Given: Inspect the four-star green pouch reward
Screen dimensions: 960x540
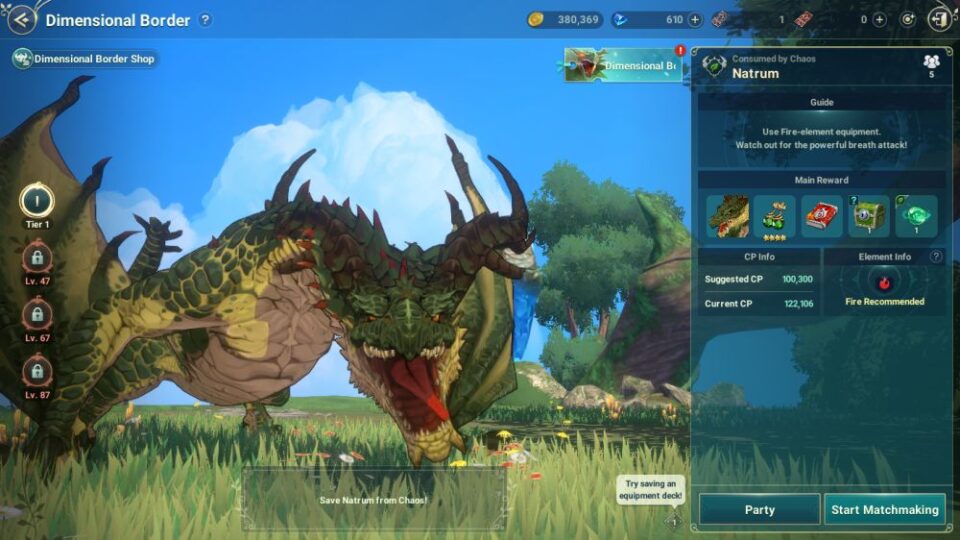Looking at the screenshot, I should (x=775, y=216).
